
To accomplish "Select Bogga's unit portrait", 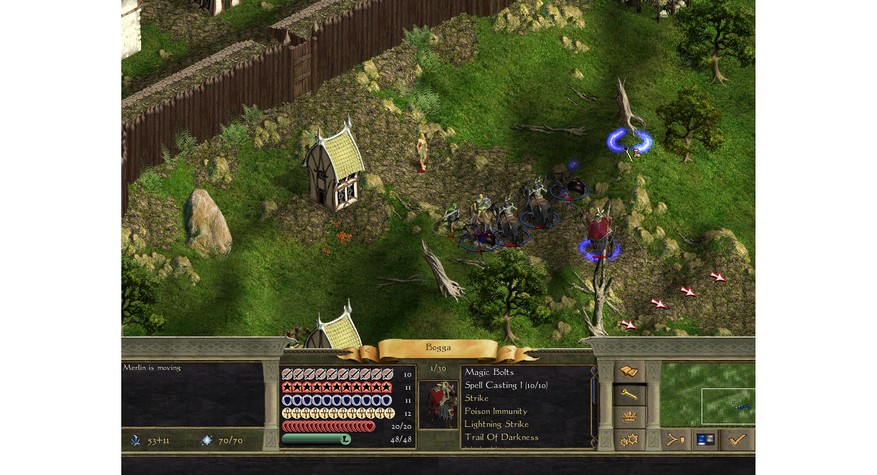I will (x=437, y=405).
